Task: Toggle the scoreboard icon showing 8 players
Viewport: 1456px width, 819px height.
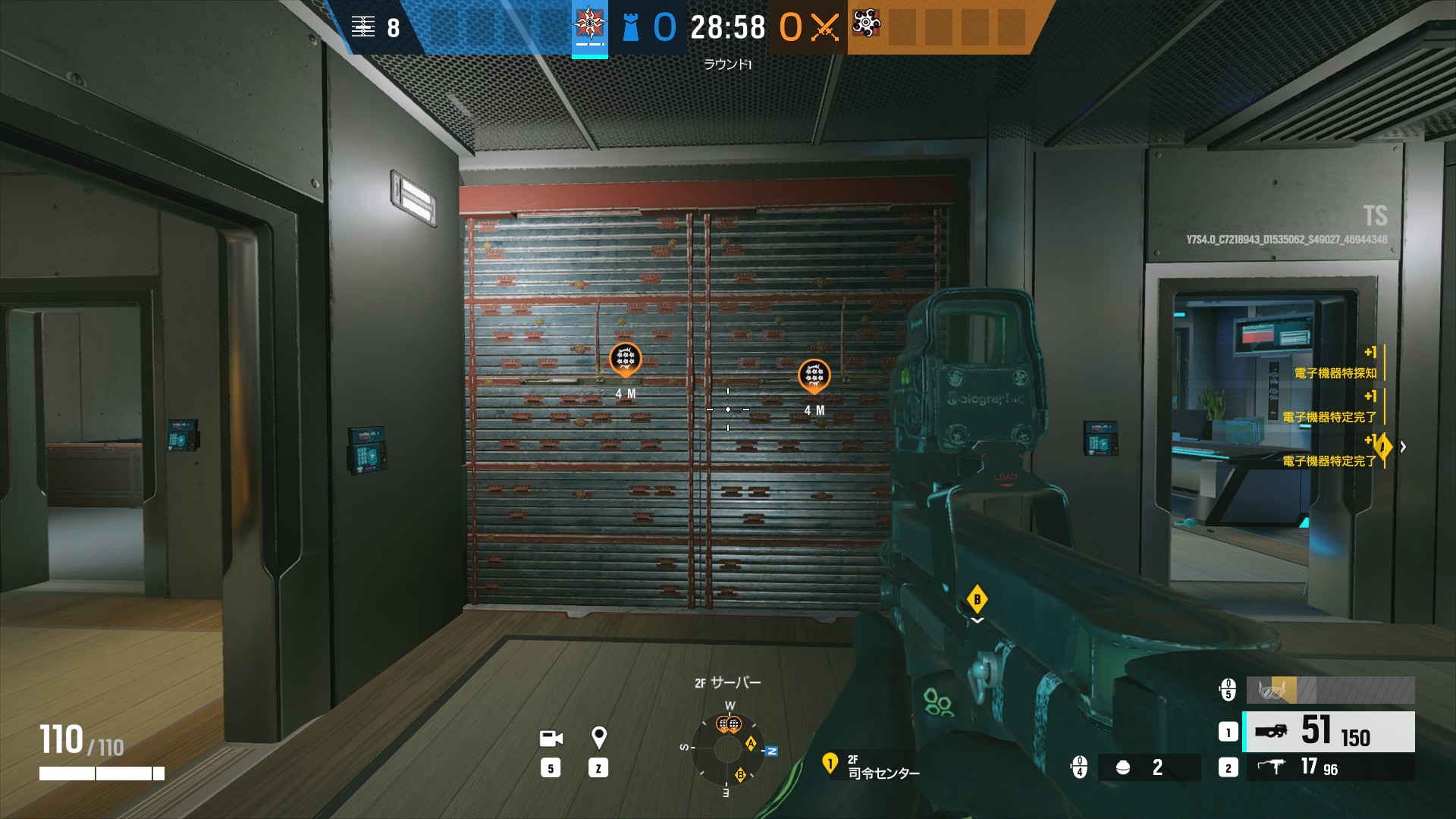Action: 365,25
